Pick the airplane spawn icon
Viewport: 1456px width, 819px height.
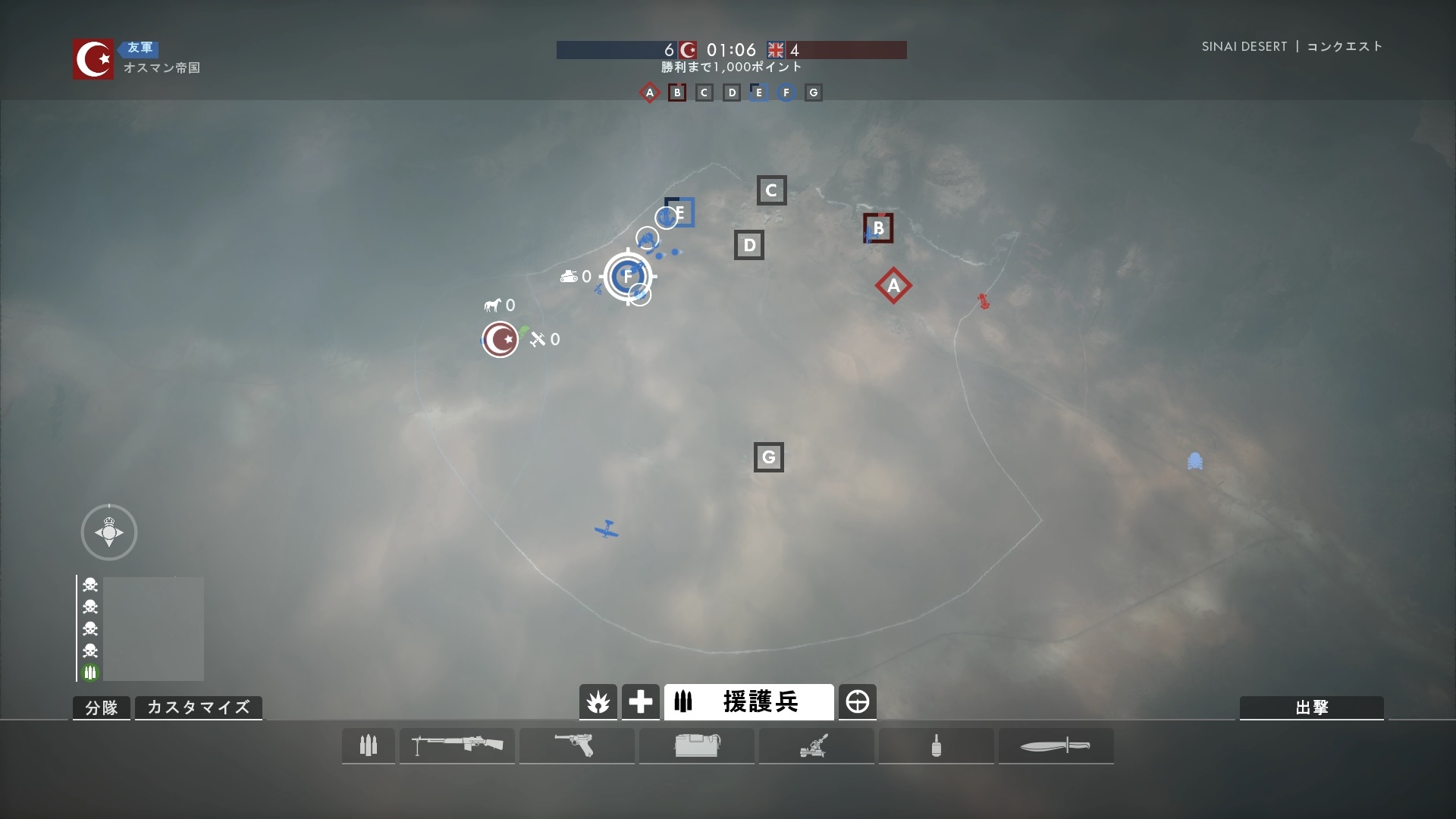[x=538, y=339]
